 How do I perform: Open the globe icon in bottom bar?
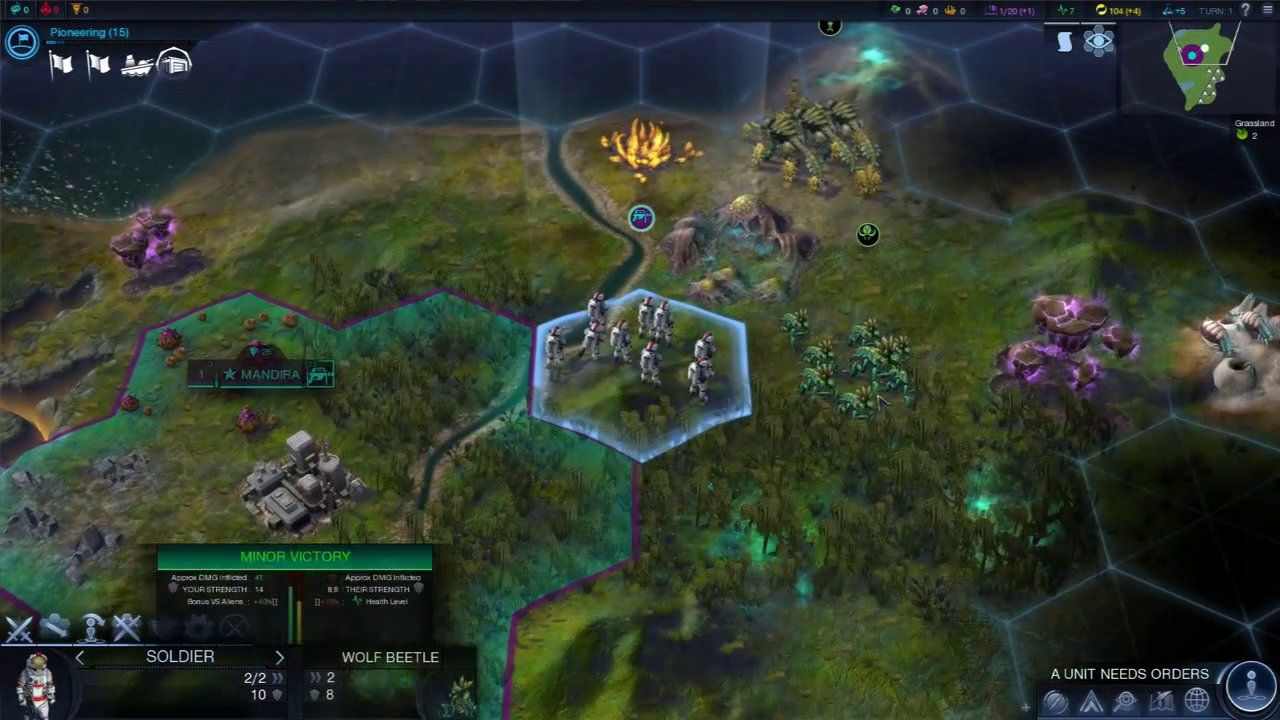pos(1197,702)
